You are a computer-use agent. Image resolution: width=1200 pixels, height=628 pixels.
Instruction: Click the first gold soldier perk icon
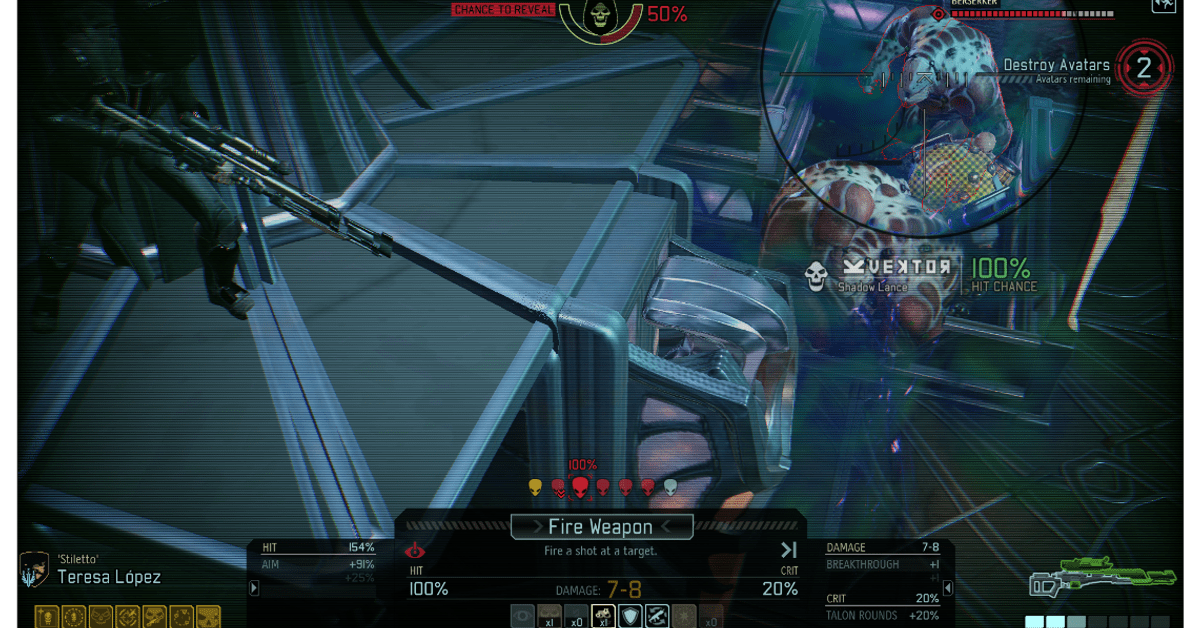tap(47, 617)
